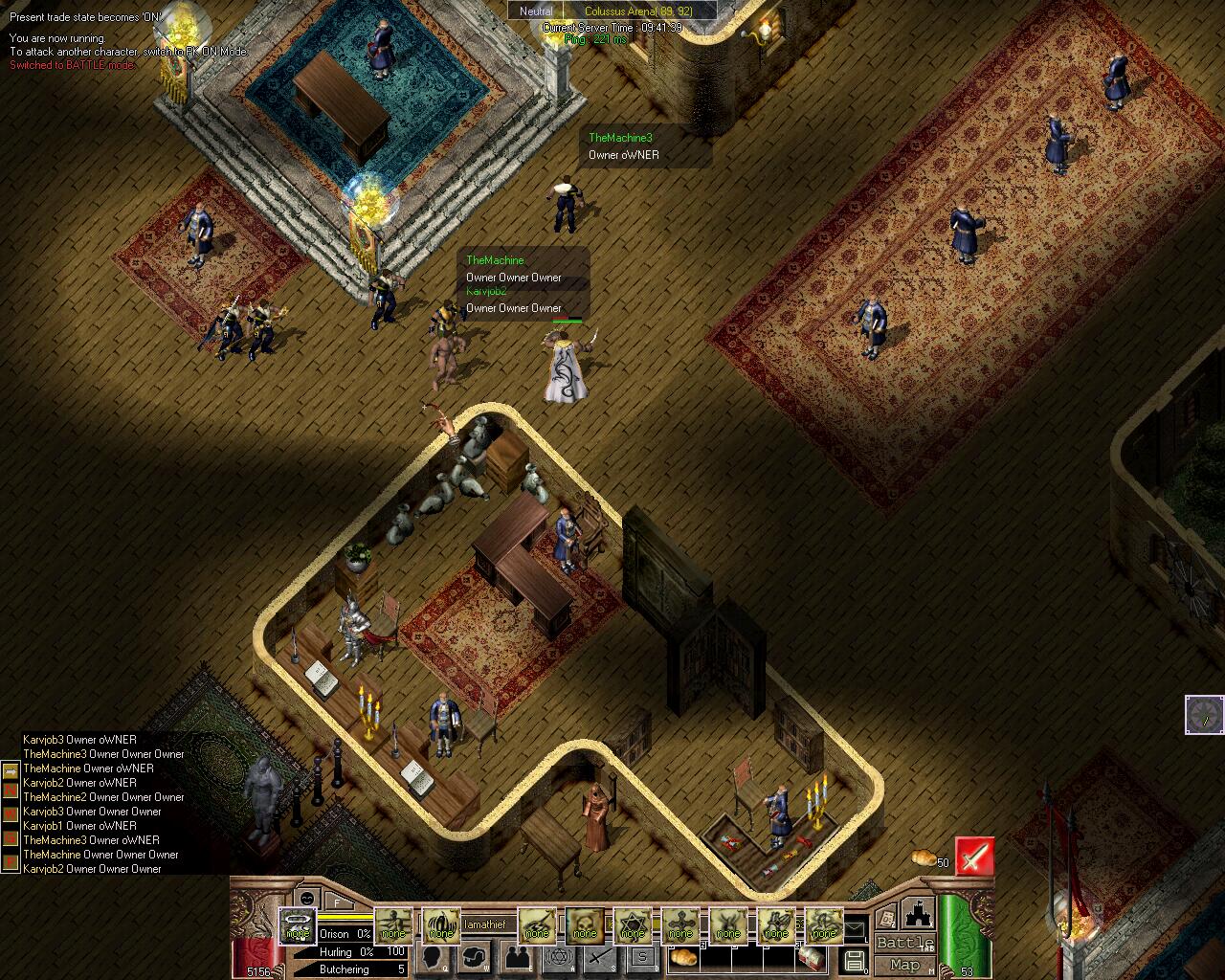Click the smiley face emote button
Screen dimensions: 1225x980
(x=306, y=899)
